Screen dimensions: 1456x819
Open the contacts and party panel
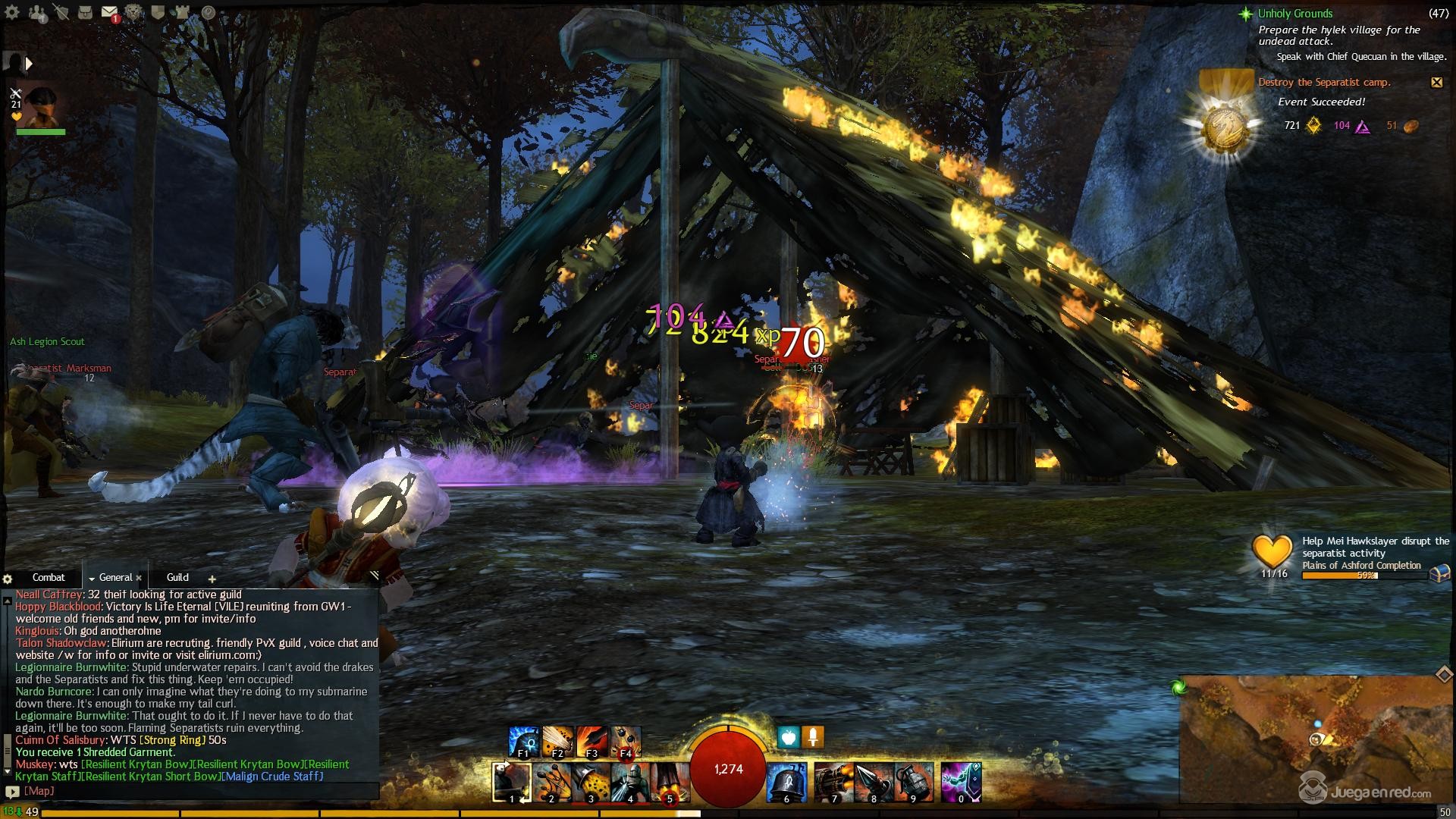coord(37,12)
